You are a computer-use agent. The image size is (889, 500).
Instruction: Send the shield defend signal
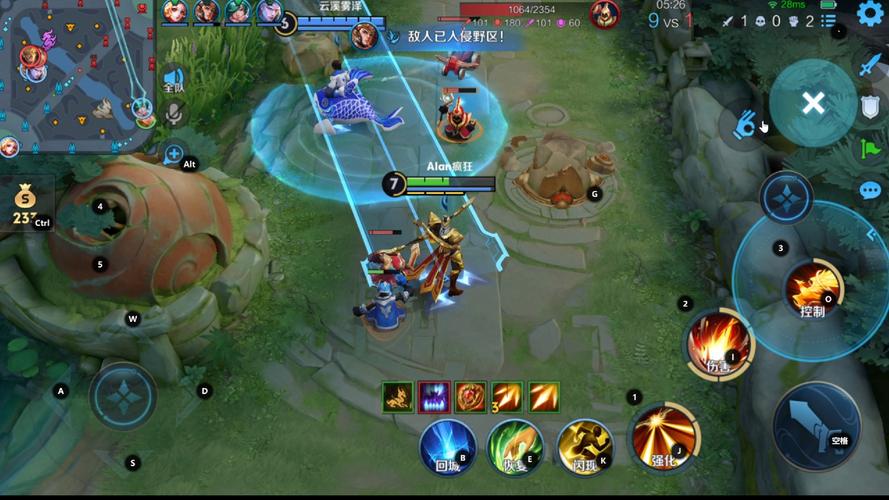[x=870, y=107]
